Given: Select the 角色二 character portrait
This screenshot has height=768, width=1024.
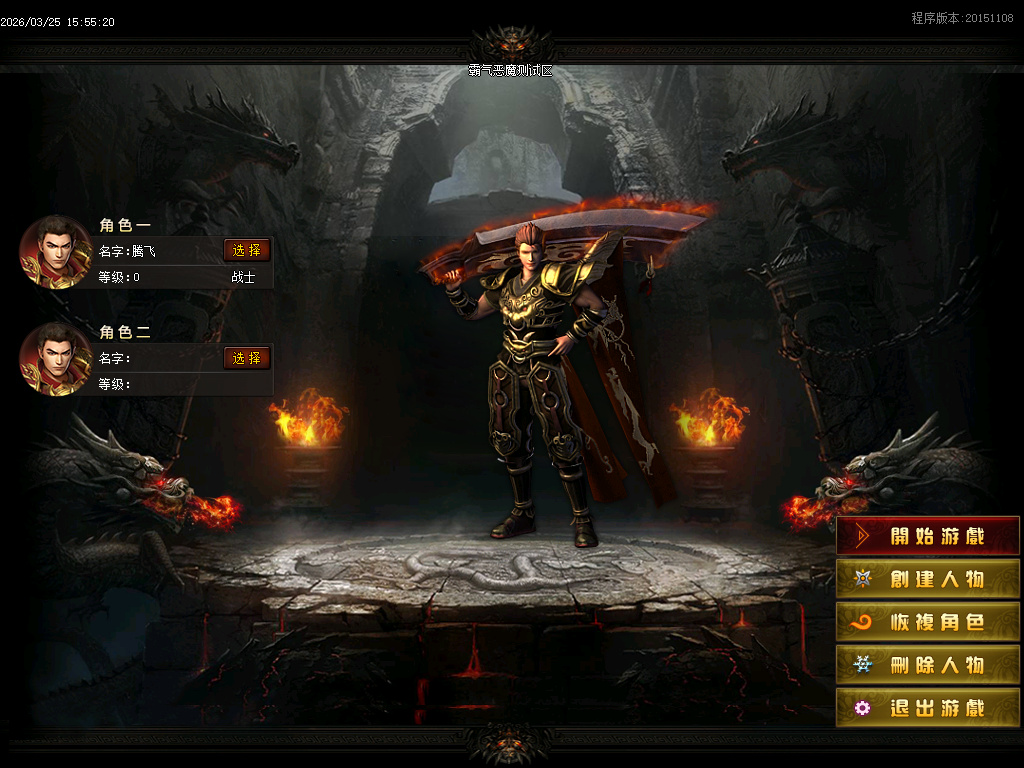Looking at the screenshot, I should 56,359.
